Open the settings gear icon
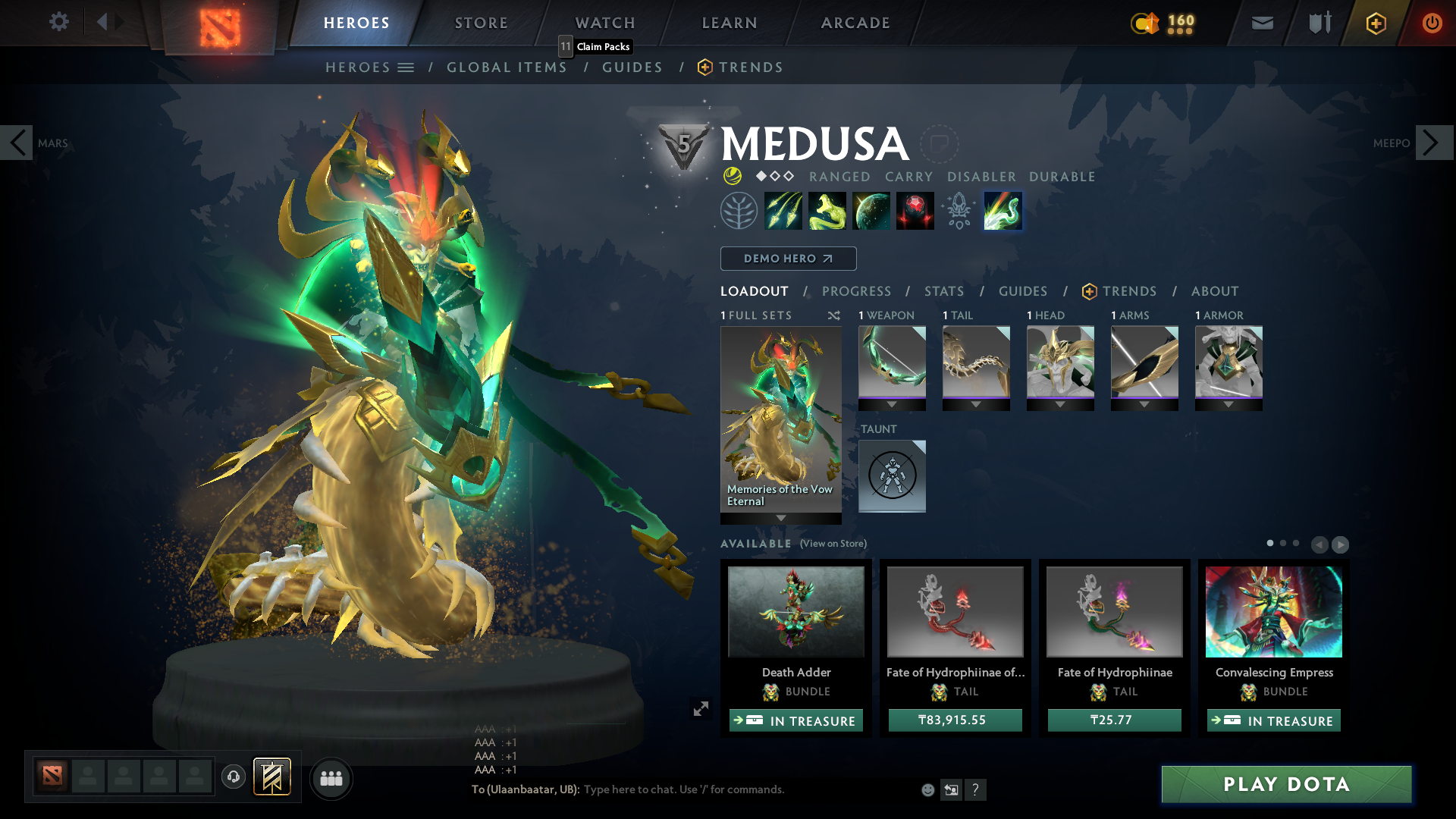This screenshot has width=1456, height=819. click(59, 22)
